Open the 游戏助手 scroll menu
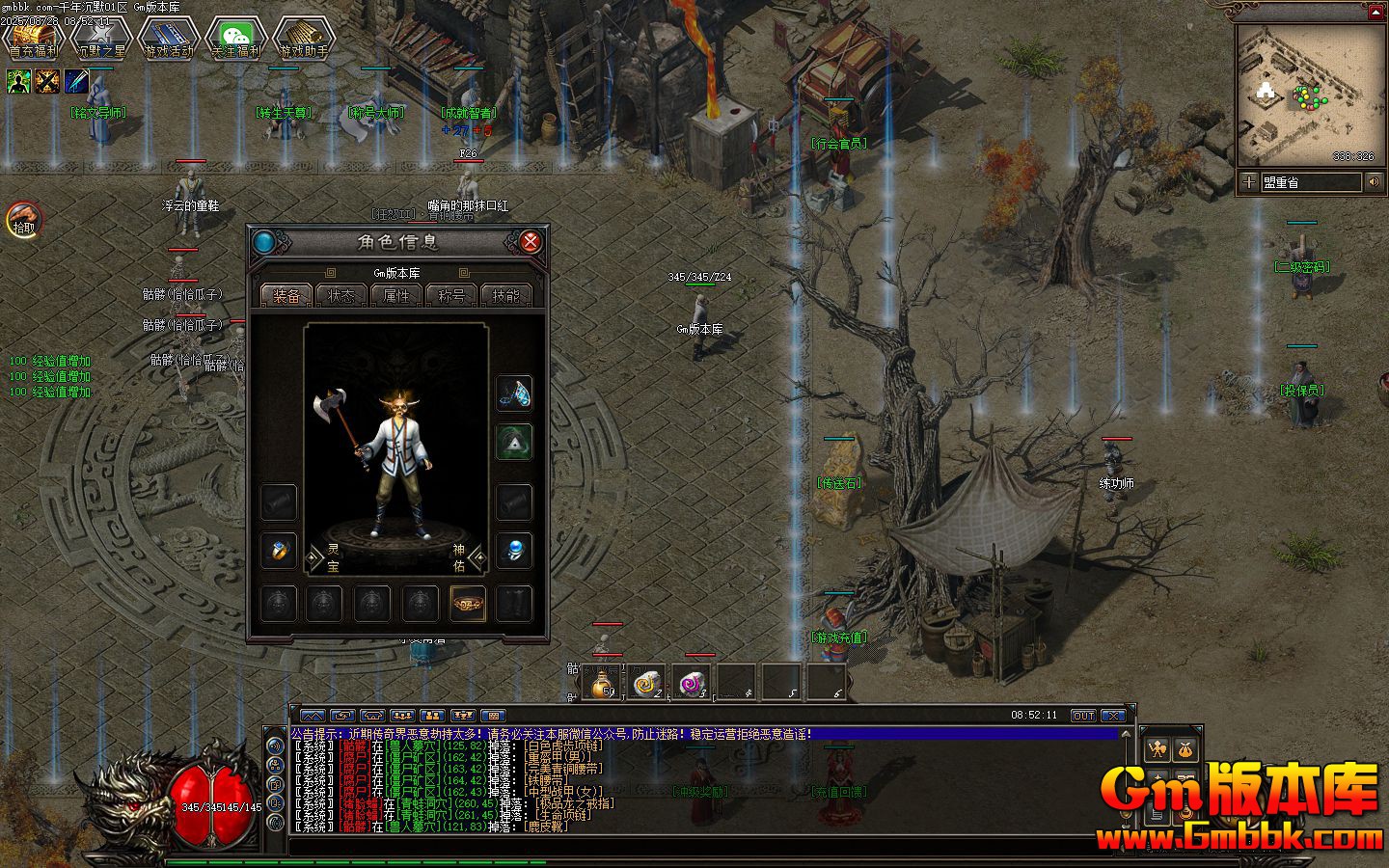Image resolution: width=1389 pixels, height=868 pixels. [x=304, y=39]
